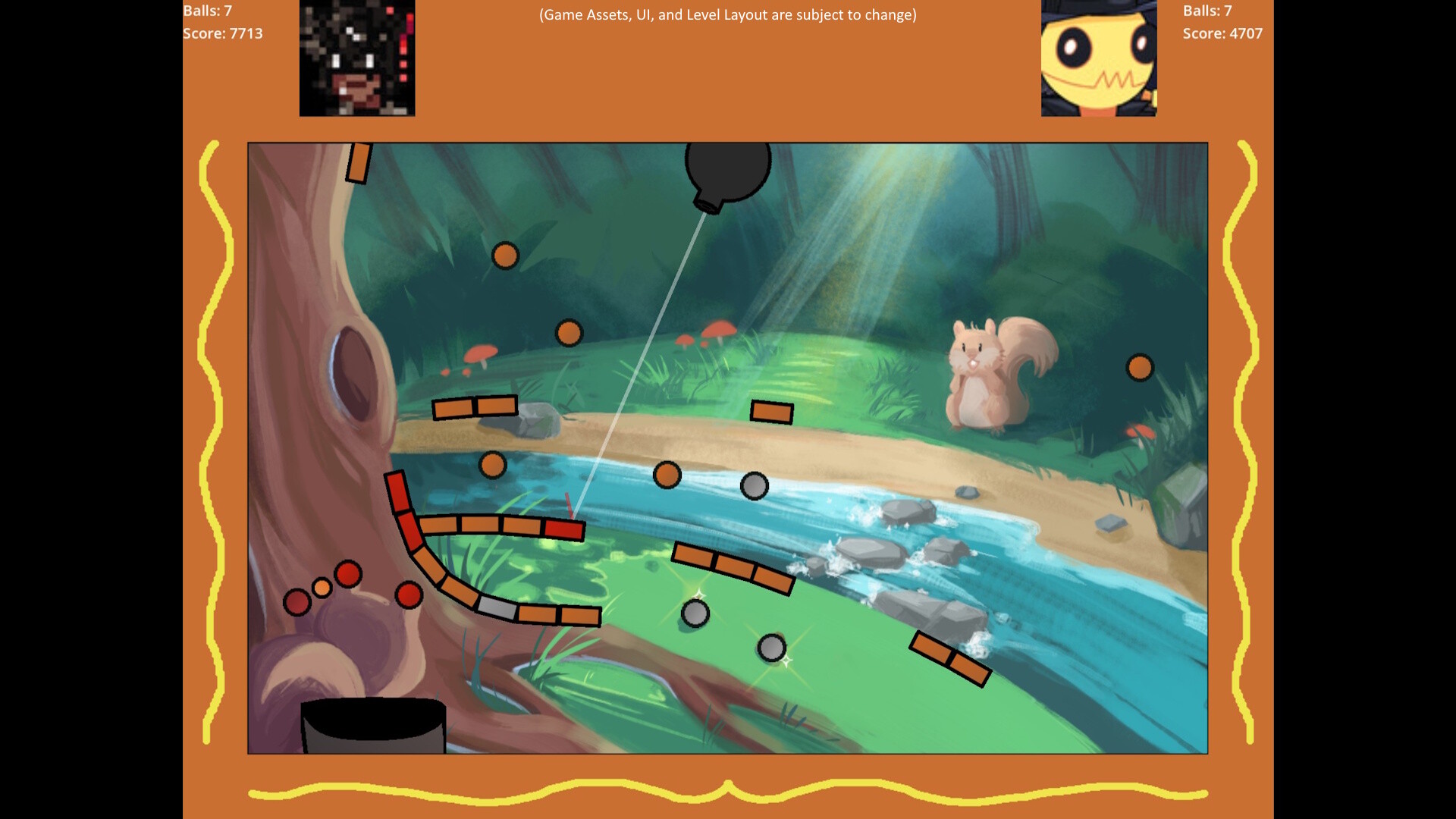Screen dimensions: 1456x819
Task: Select the yellow masked avatar of the right player
Action: (x=1098, y=59)
